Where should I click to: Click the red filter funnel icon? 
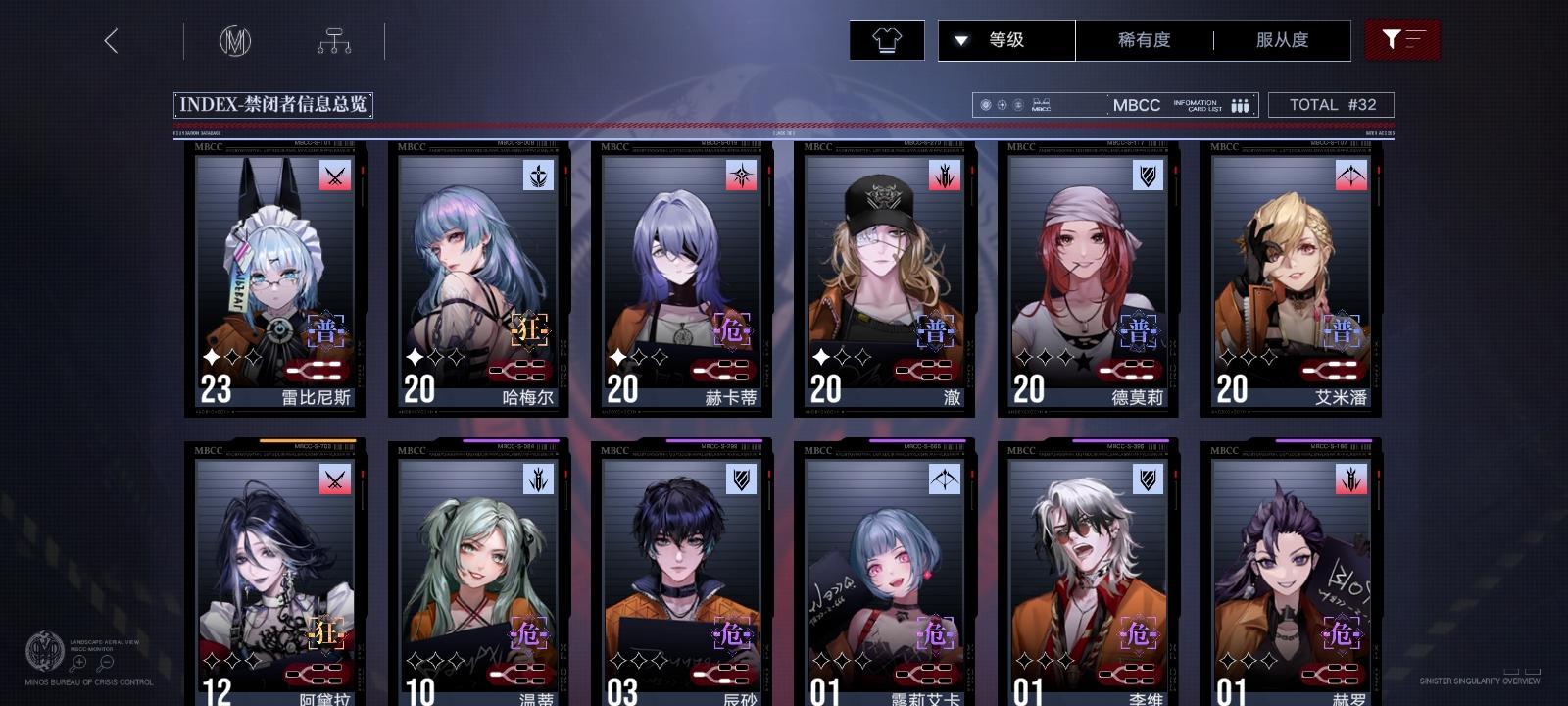tap(1403, 40)
